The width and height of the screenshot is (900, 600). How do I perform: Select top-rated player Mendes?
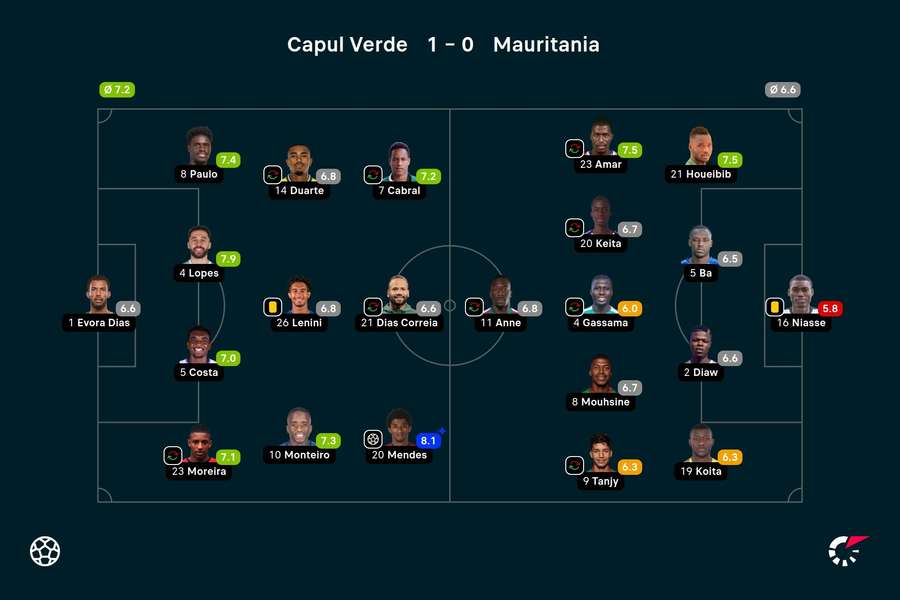[x=398, y=428]
